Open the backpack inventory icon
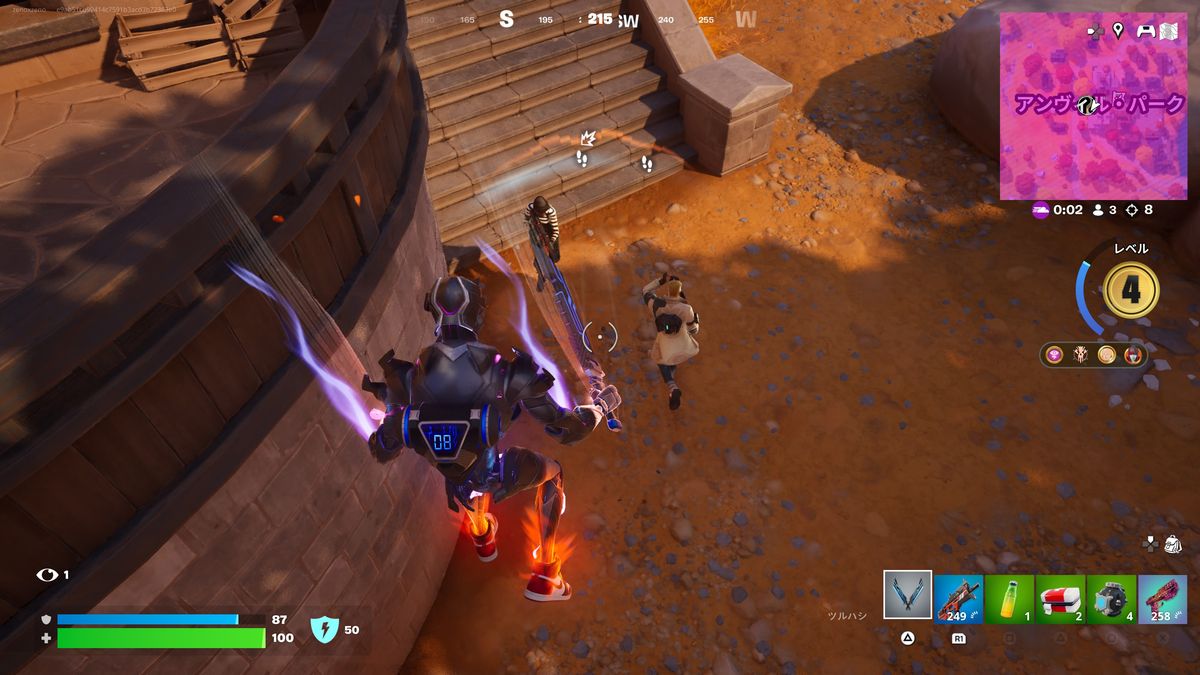This screenshot has width=1200, height=675. [1173, 543]
